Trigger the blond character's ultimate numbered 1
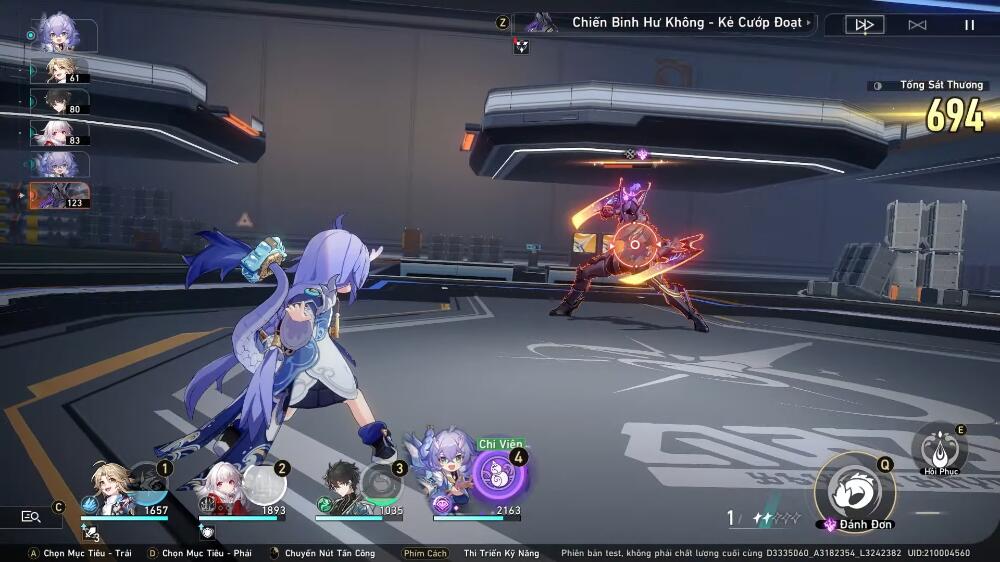Viewport: 1000px width, 562px height. pyautogui.click(x=147, y=483)
